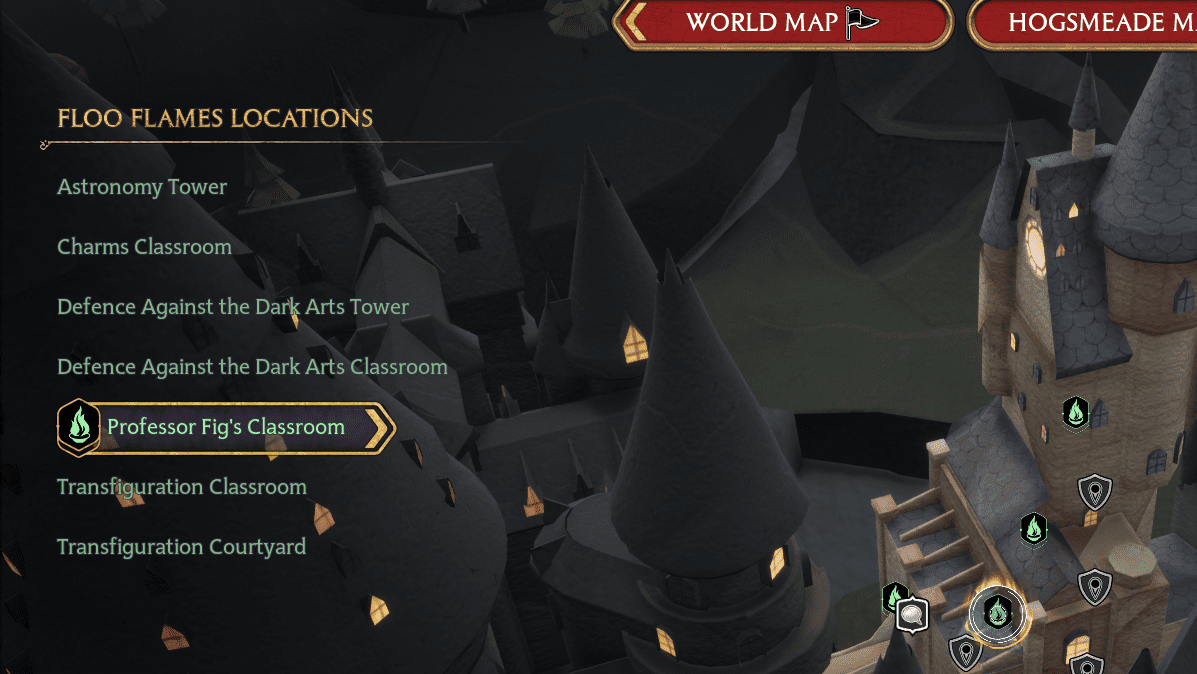Select Transfiguration Courtyard entry
This screenshot has height=674, width=1197.
click(181, 547)
